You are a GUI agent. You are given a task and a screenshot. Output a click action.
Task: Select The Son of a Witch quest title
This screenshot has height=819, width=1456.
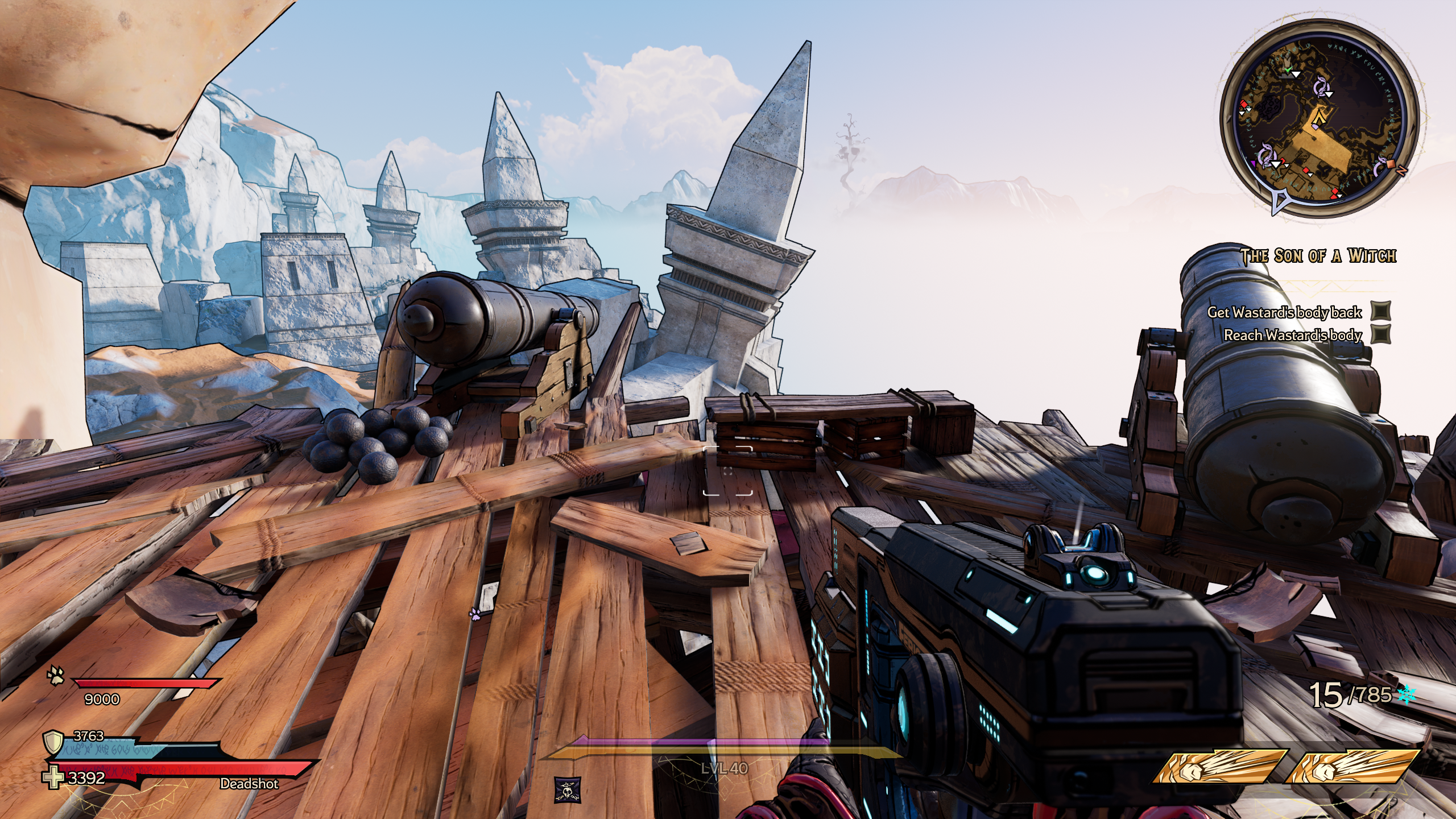[1318, 256]
